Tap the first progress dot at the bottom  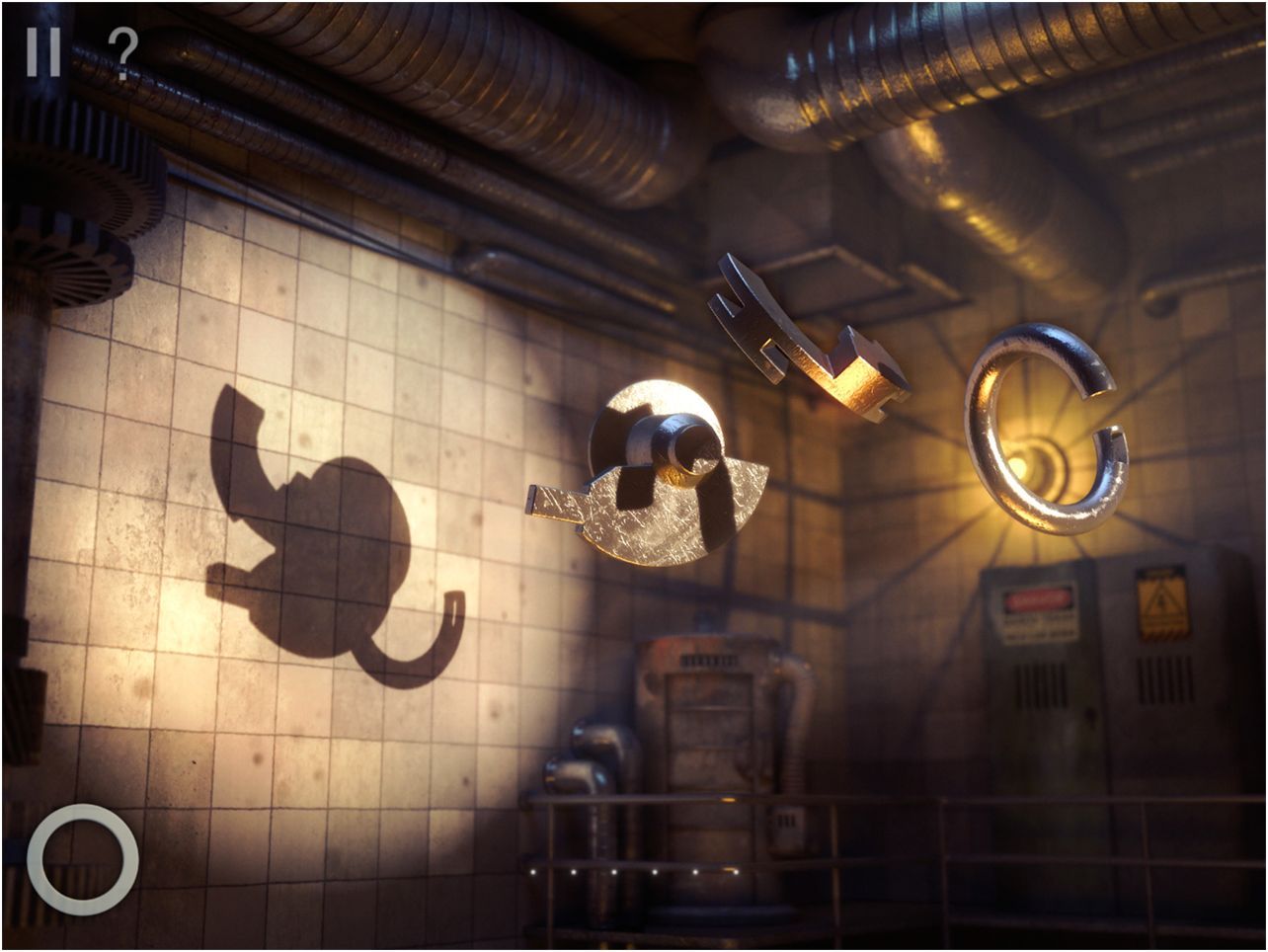tap(533, 872)
